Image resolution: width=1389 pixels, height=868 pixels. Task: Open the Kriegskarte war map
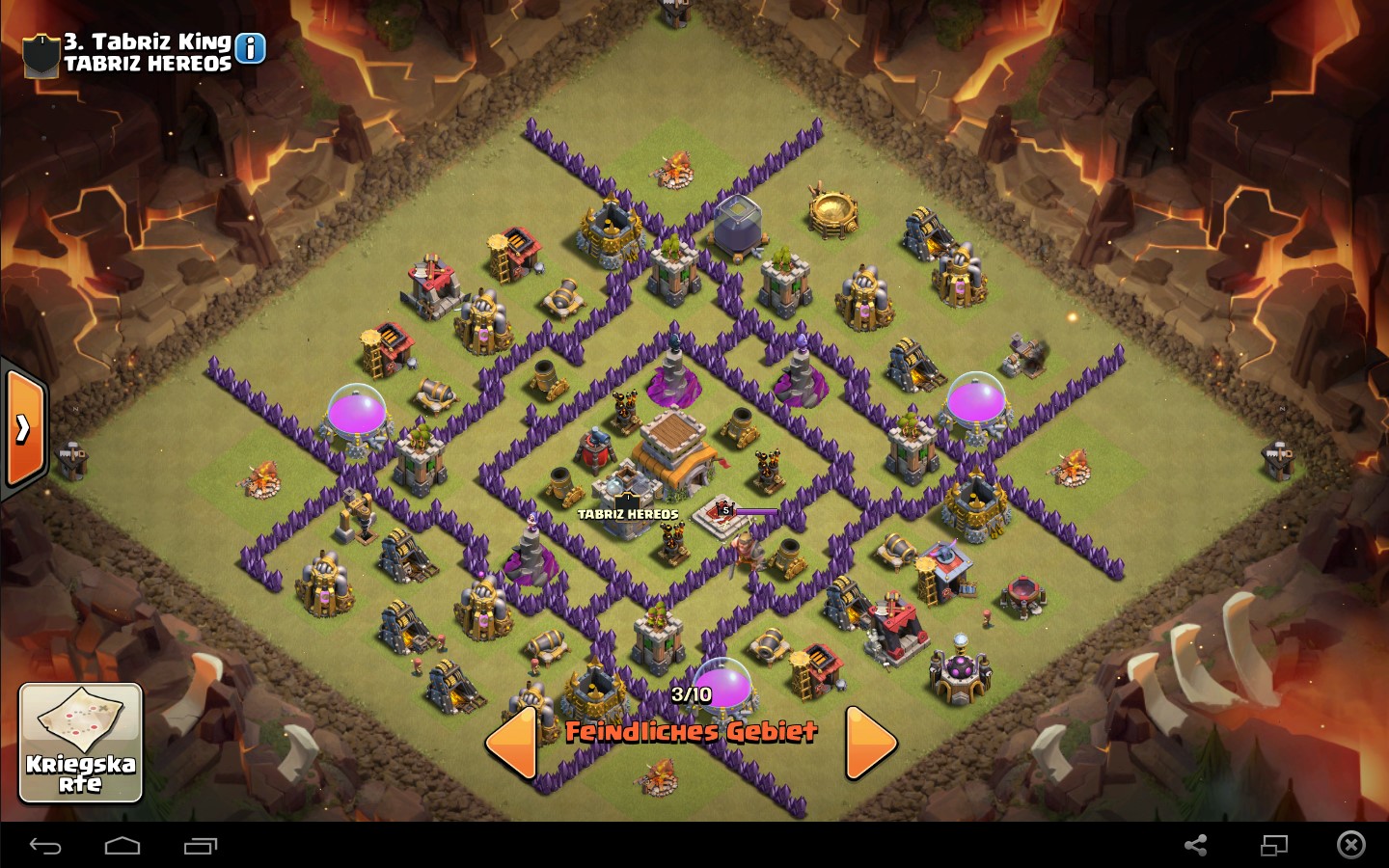pyautogui.click(x=81, y=743)
